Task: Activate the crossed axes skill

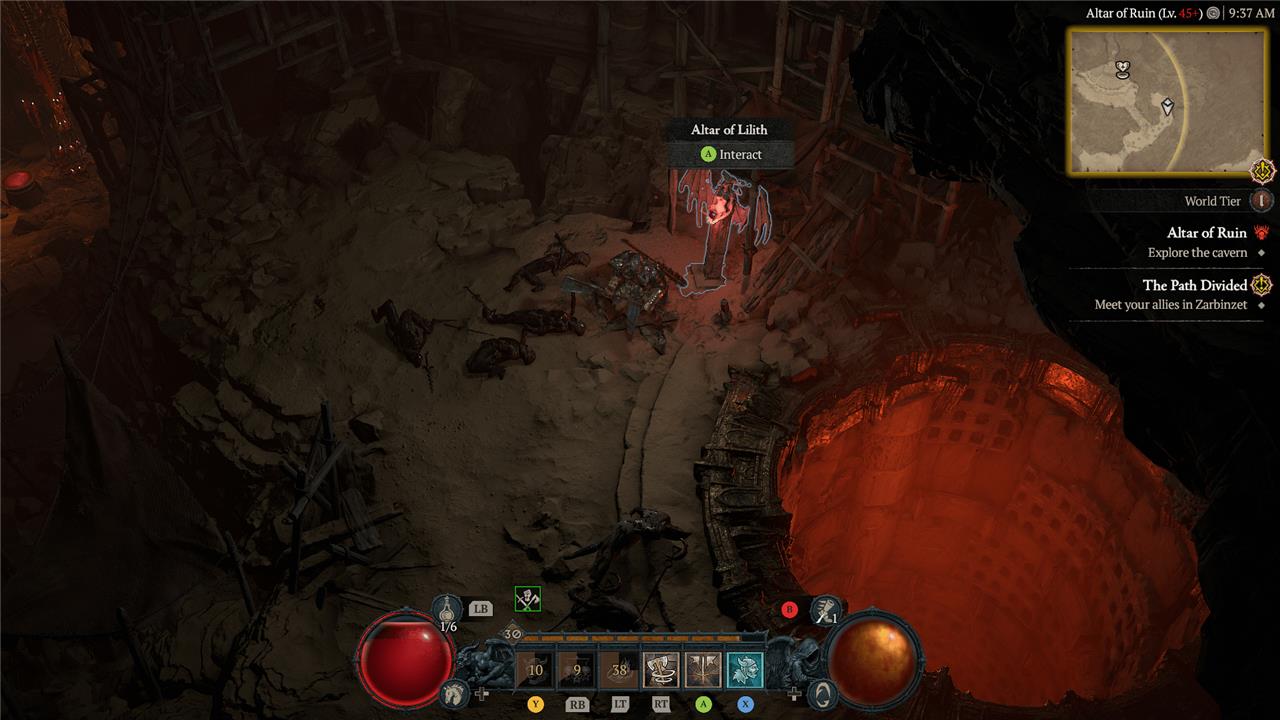Action: [x=703, y=670]
